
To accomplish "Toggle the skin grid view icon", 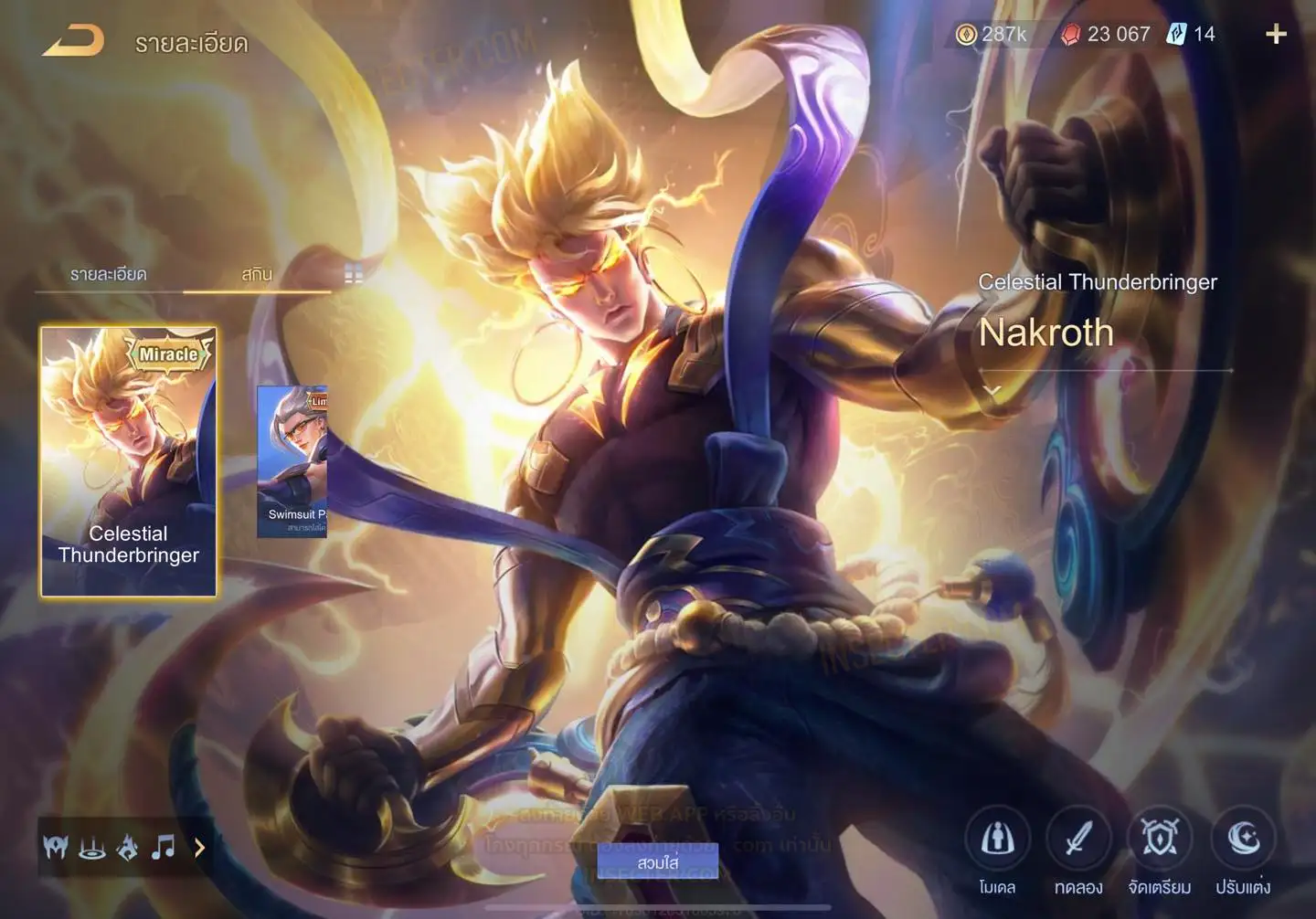I will pos(354,274).
